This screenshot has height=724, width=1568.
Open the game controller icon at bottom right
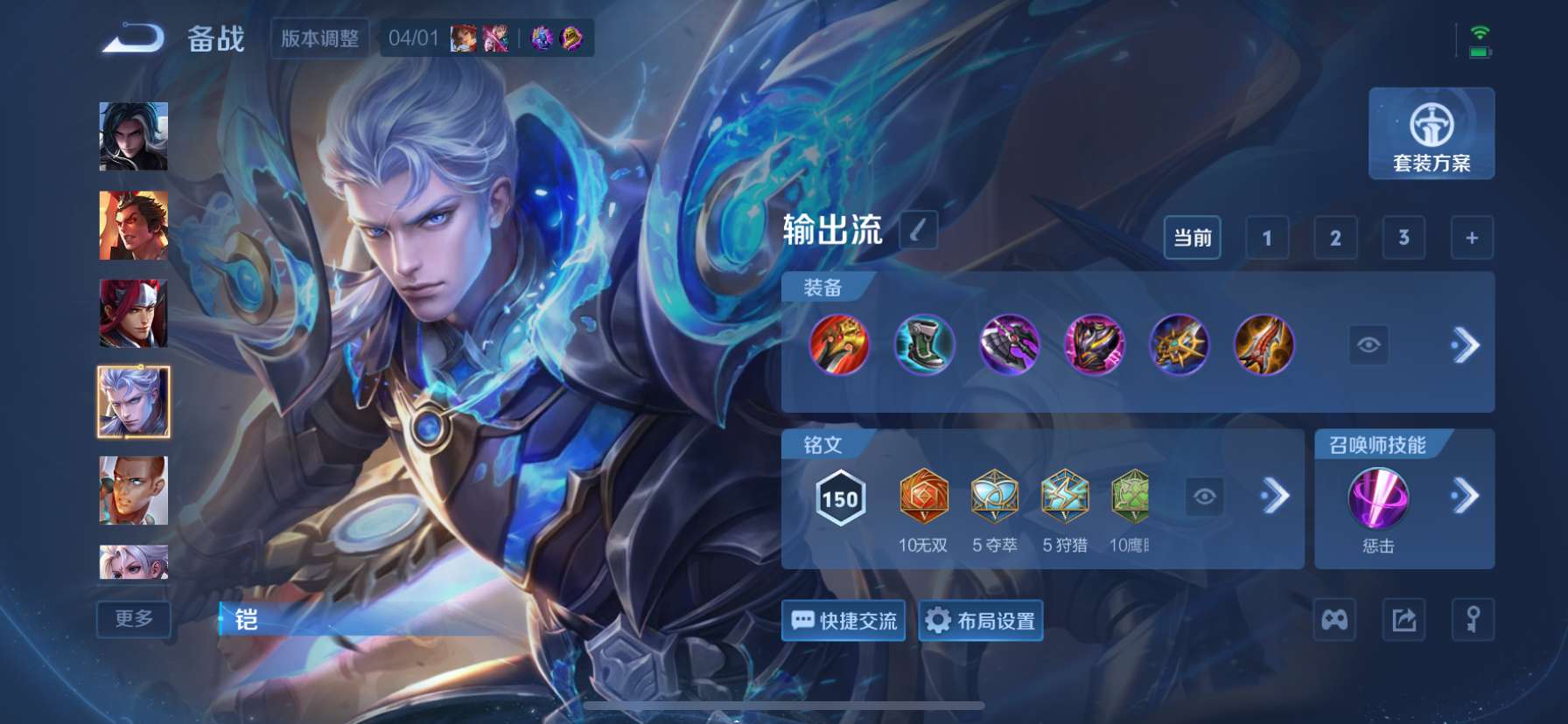click(1333, 620)
